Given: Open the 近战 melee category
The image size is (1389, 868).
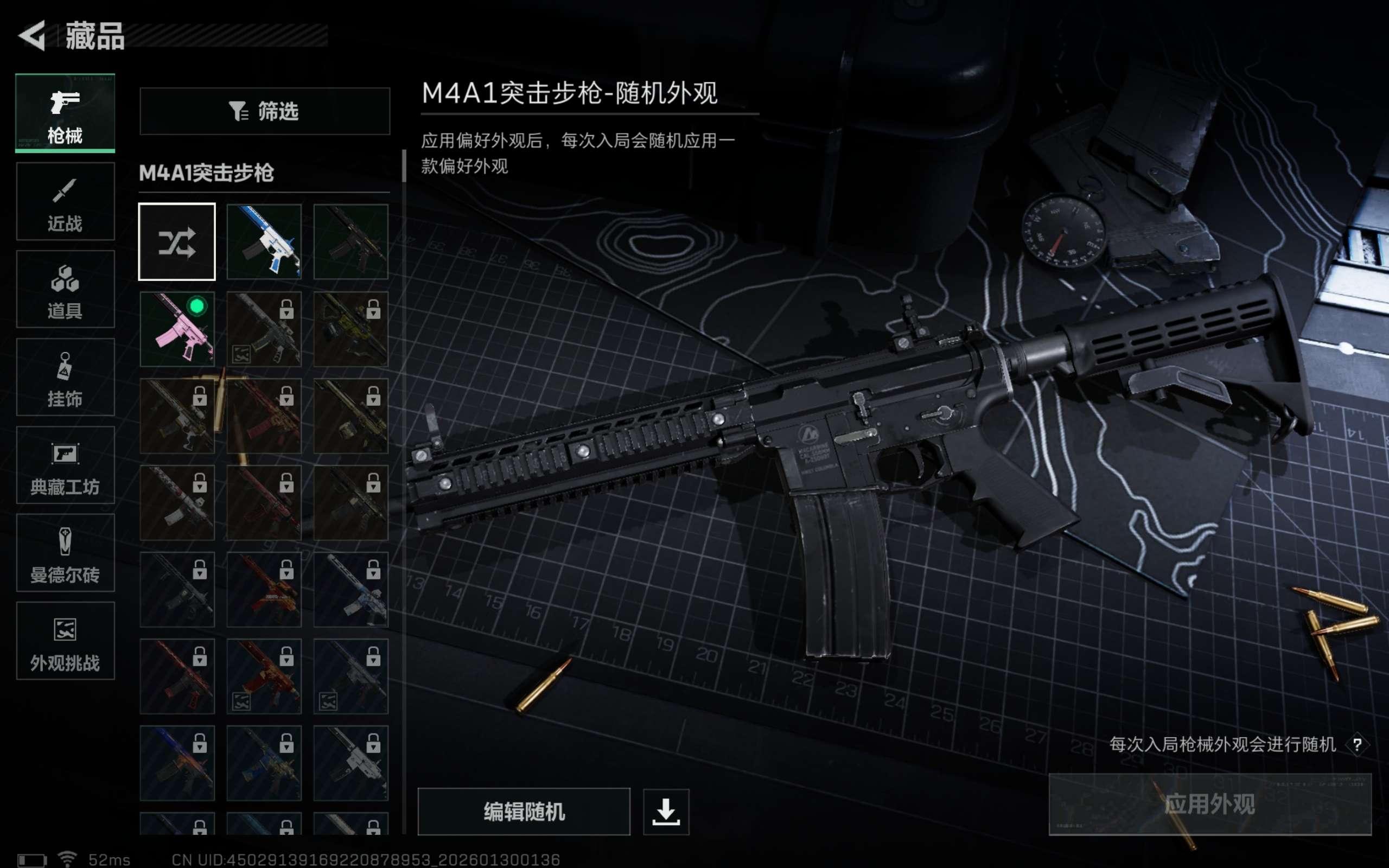Looking at the screenshot, I should click(x=65, y=201).
